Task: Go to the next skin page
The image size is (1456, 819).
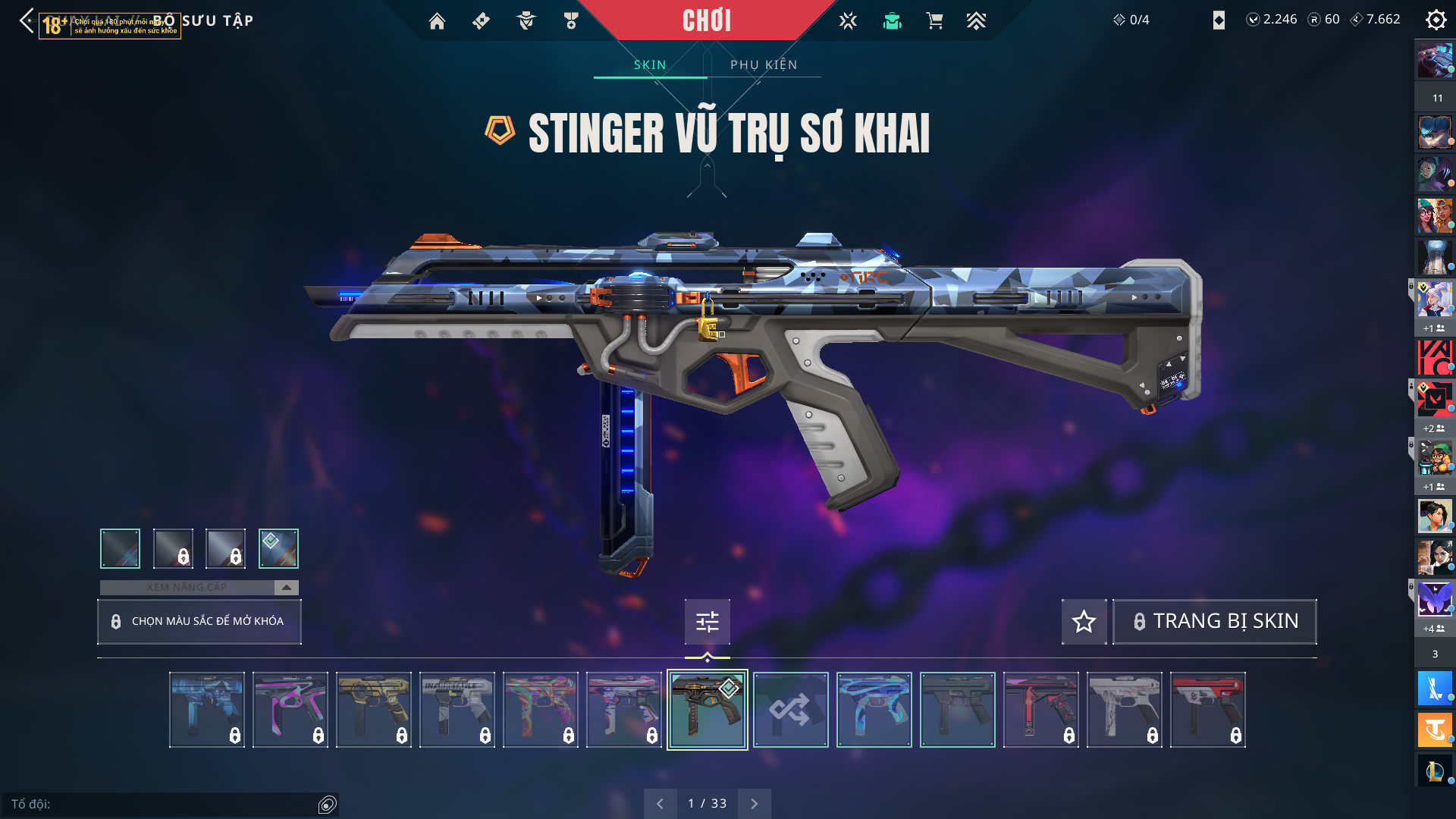Action: (x=754, y=804)
